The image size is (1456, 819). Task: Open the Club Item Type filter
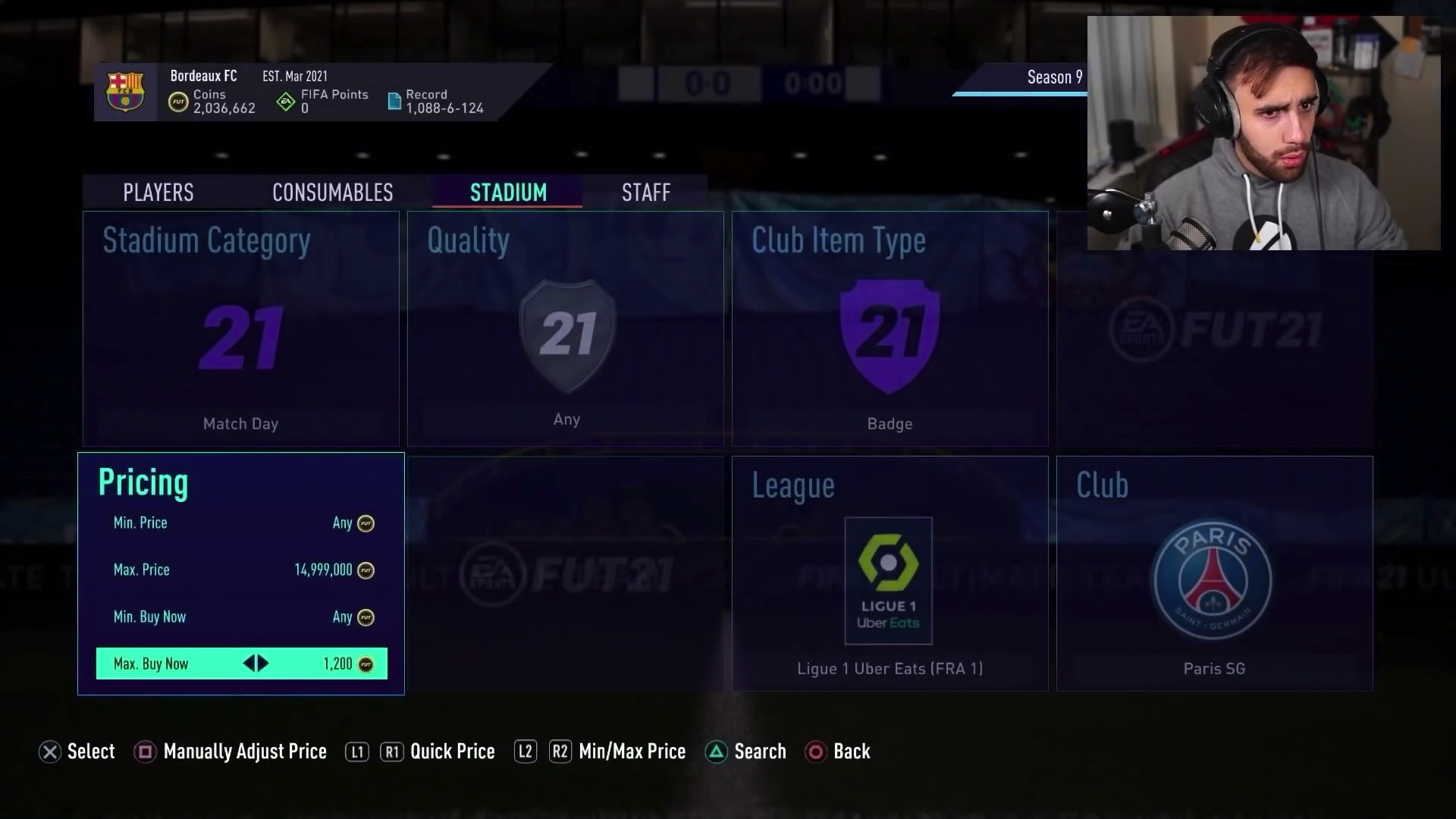[890, 328]
